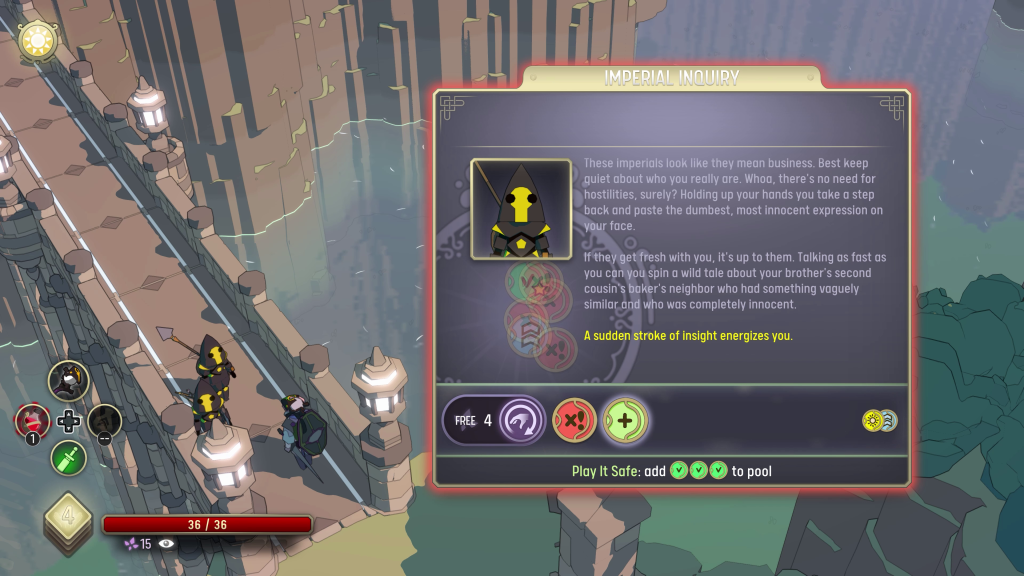This screenshot has height=576, width=1024.
Task: Choose the green plus Play It Safe option
Action: coord(626,420)
